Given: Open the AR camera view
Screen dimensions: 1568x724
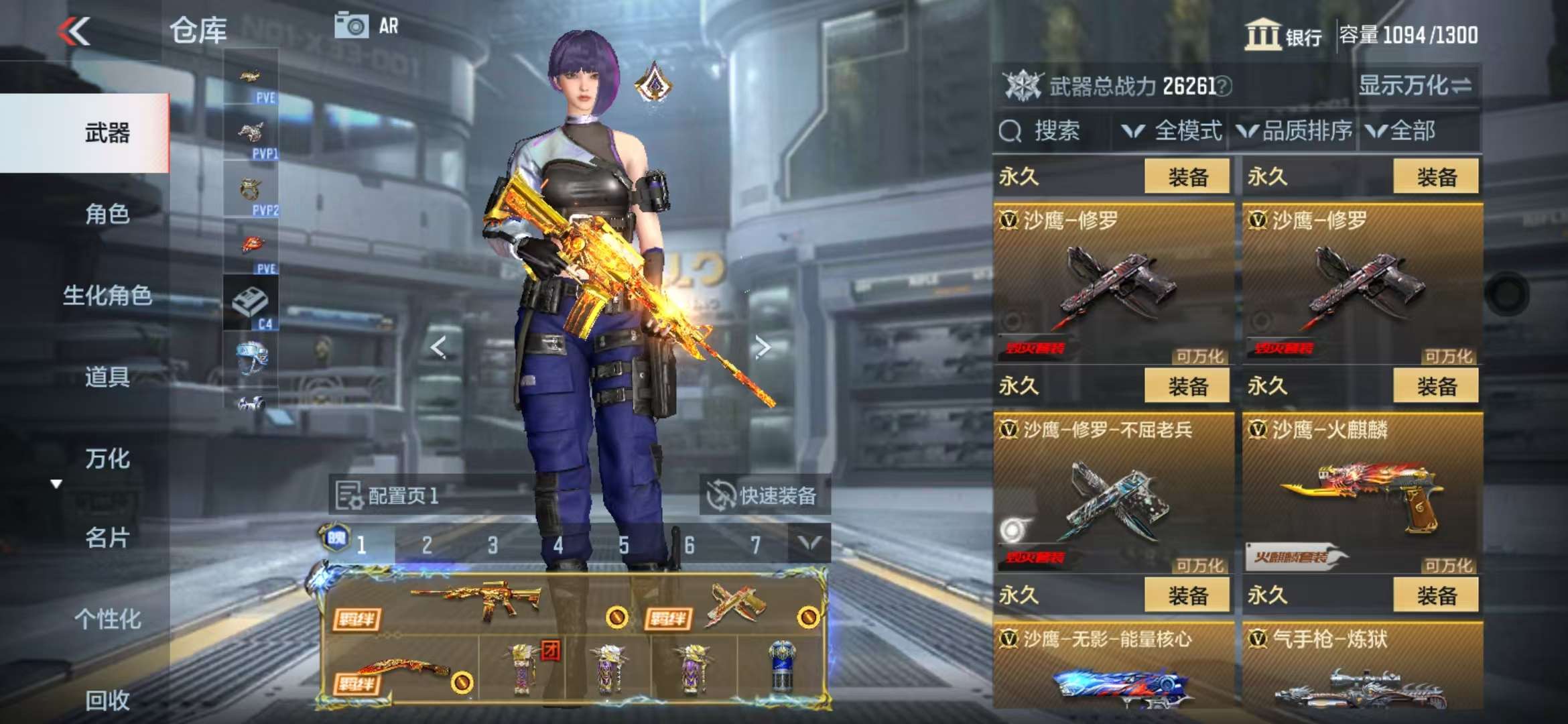Looking at the screenshot, I should coord(367,26).
